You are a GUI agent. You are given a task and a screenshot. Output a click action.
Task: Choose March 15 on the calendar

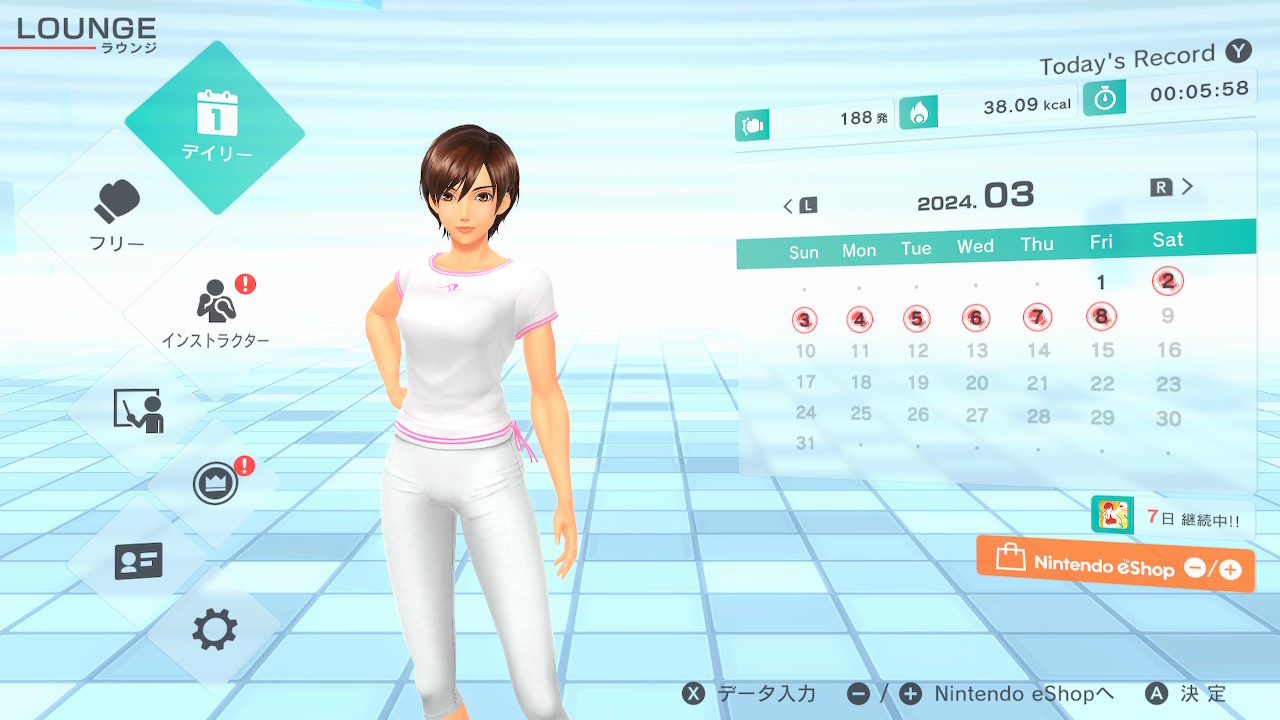[1102, 350]
